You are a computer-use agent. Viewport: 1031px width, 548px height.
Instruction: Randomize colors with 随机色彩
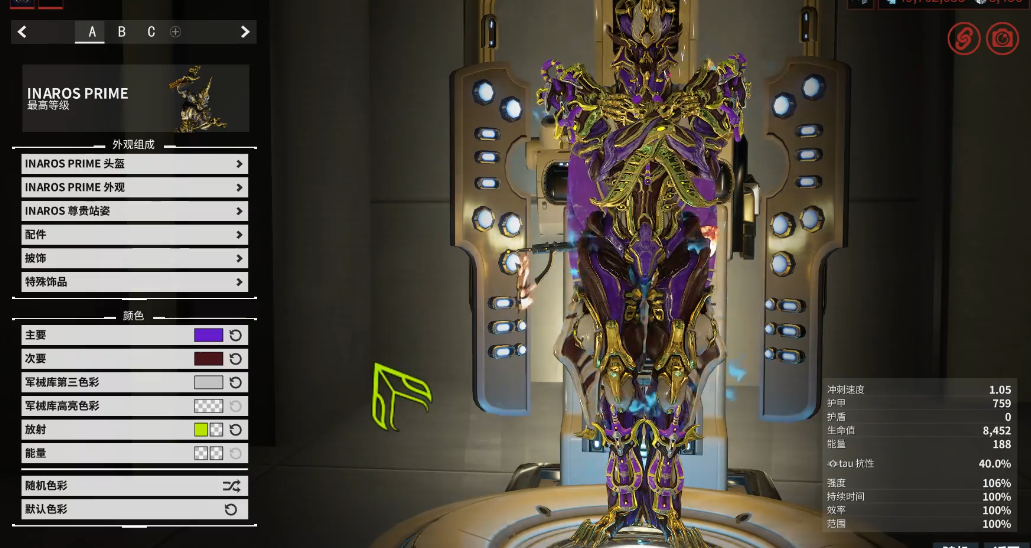pos(134,486)
